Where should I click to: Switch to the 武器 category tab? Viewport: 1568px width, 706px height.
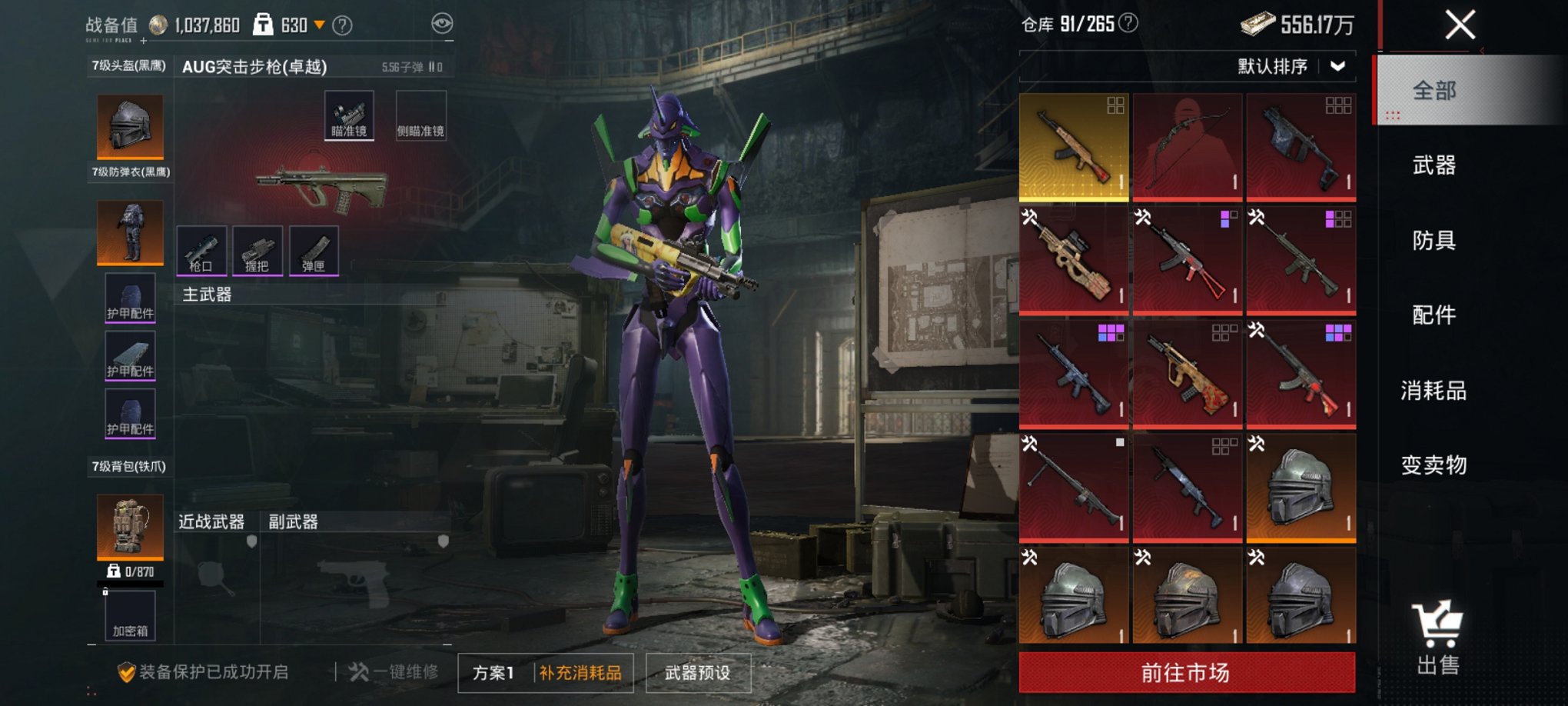pyautogui.click(x=1433, y=165)
